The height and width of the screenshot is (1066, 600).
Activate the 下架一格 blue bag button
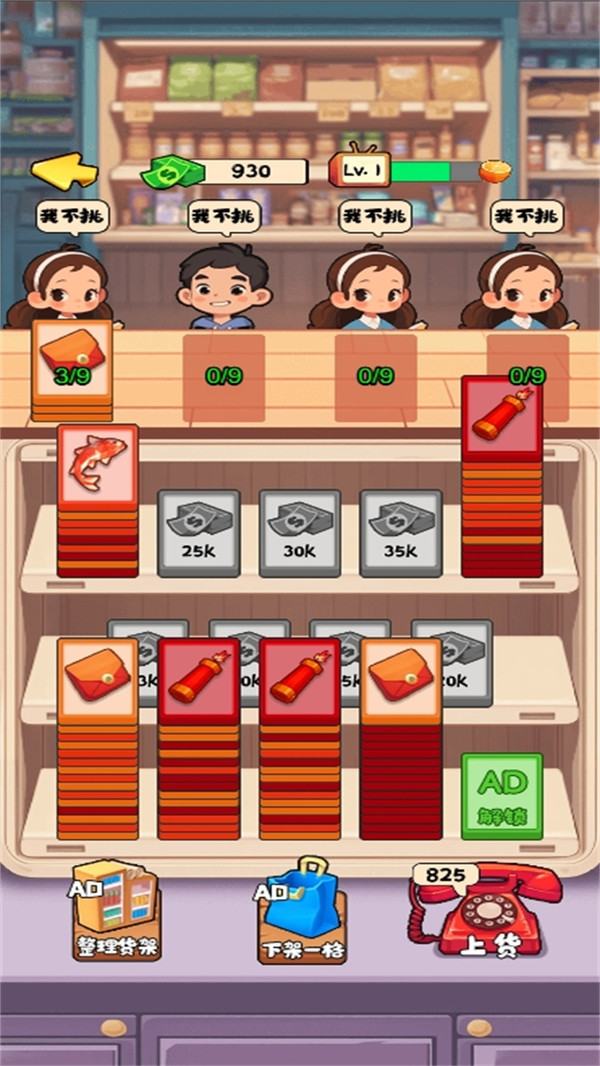point(301,912)
